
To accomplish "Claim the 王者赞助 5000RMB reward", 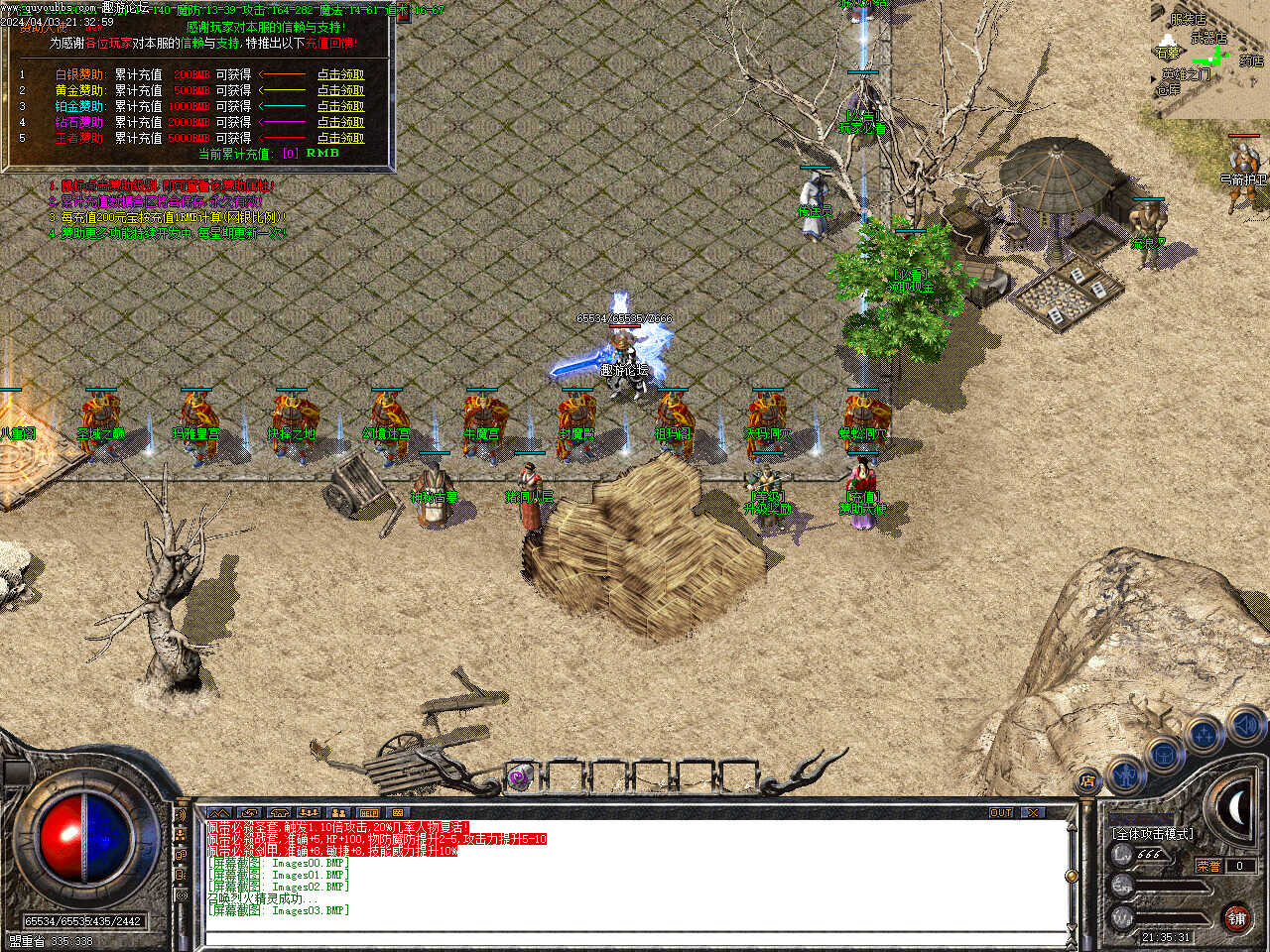I will coord(340,138).
